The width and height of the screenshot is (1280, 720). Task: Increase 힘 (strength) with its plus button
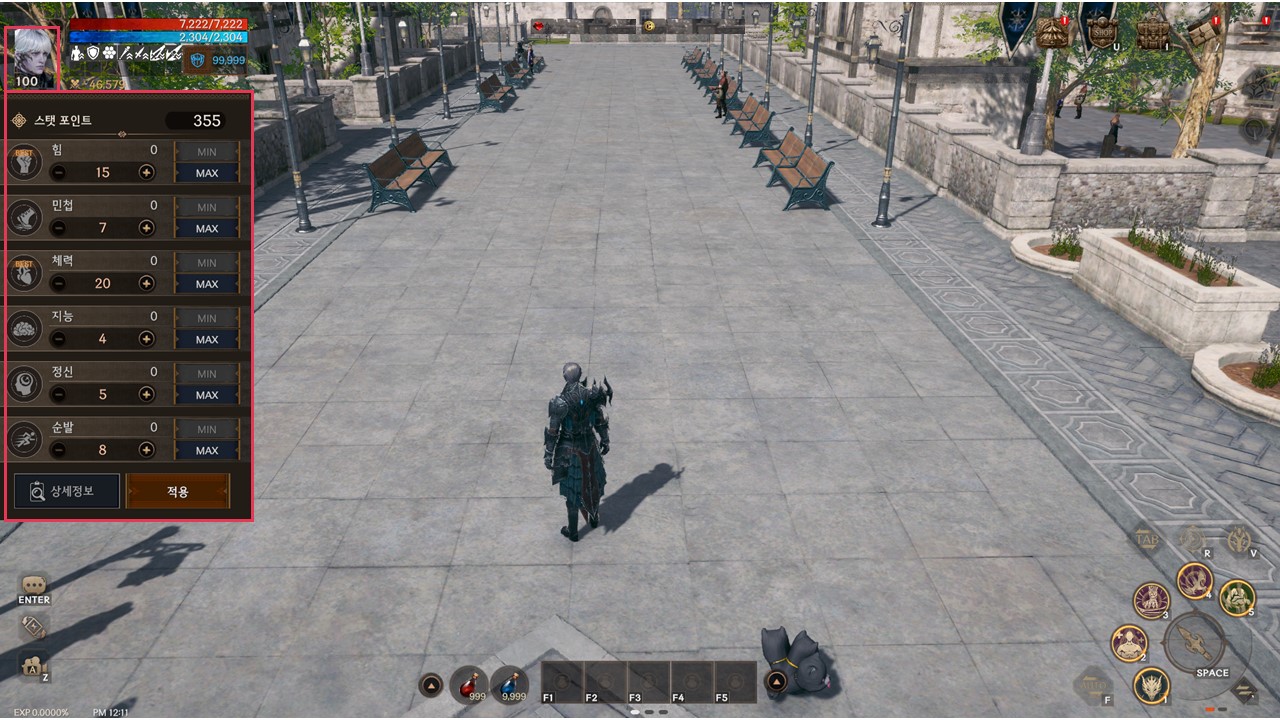(147, 172)
